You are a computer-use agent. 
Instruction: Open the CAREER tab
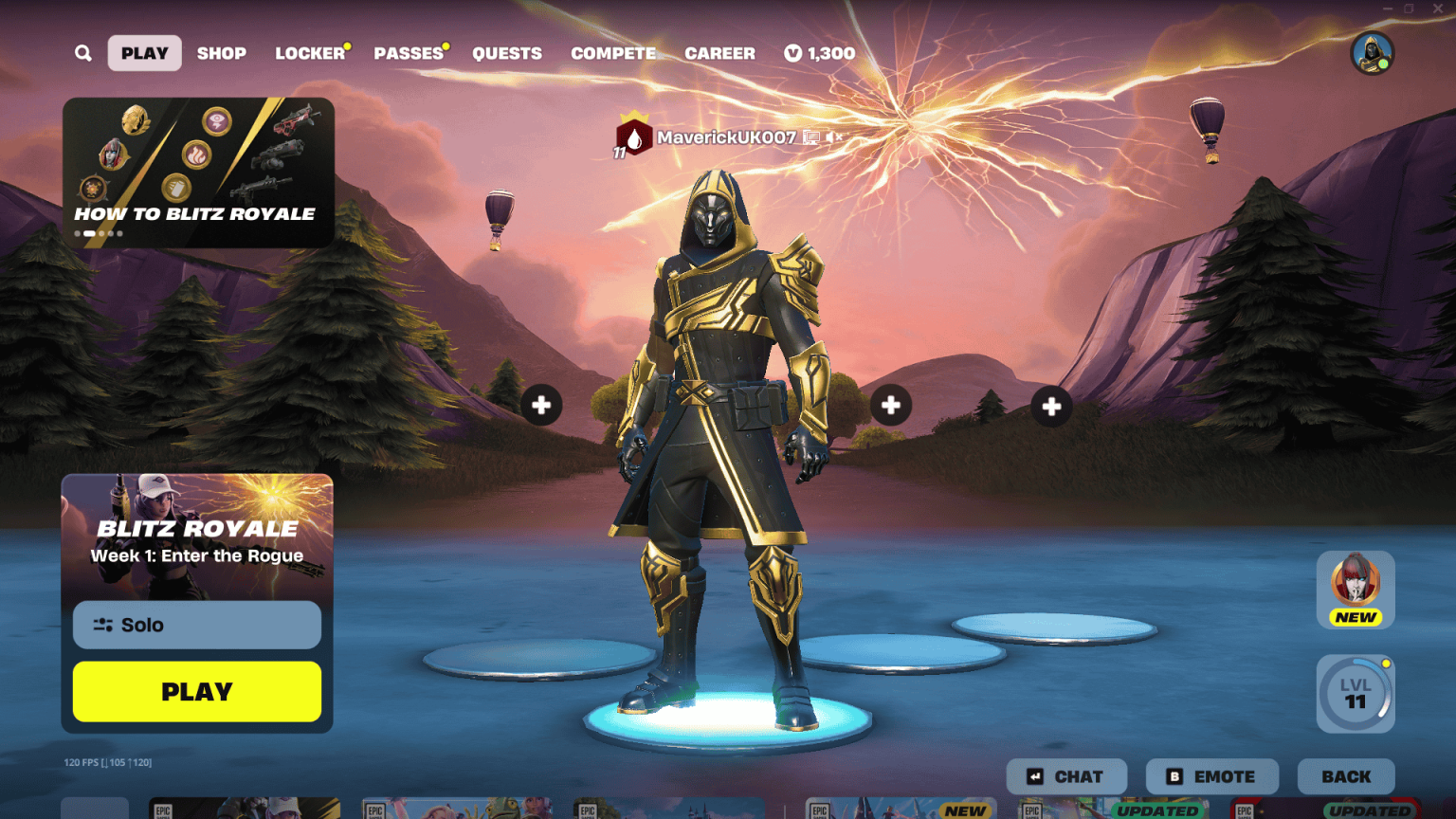pyautogui.click(x=719, y=53)
